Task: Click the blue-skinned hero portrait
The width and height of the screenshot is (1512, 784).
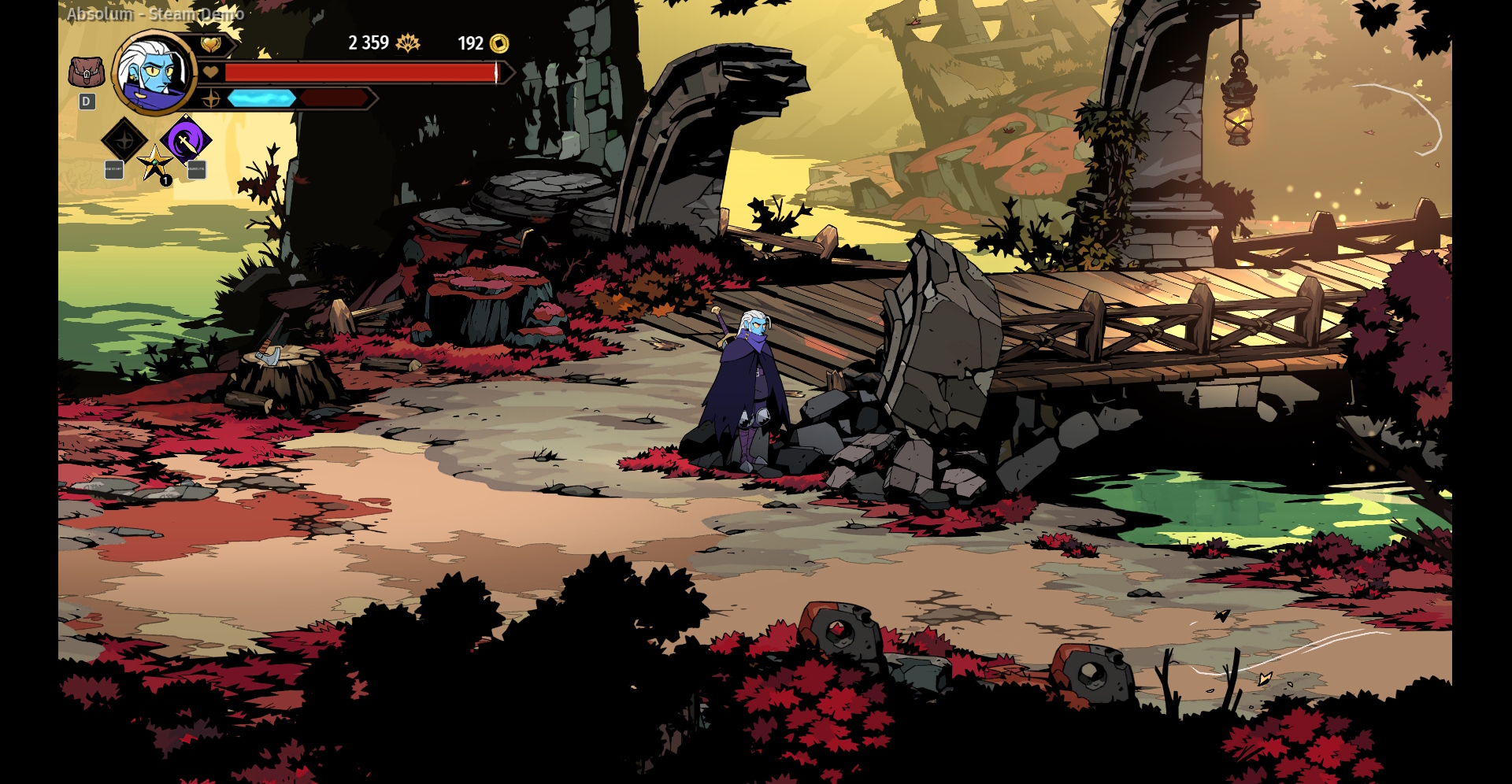Action: point(154,73)
